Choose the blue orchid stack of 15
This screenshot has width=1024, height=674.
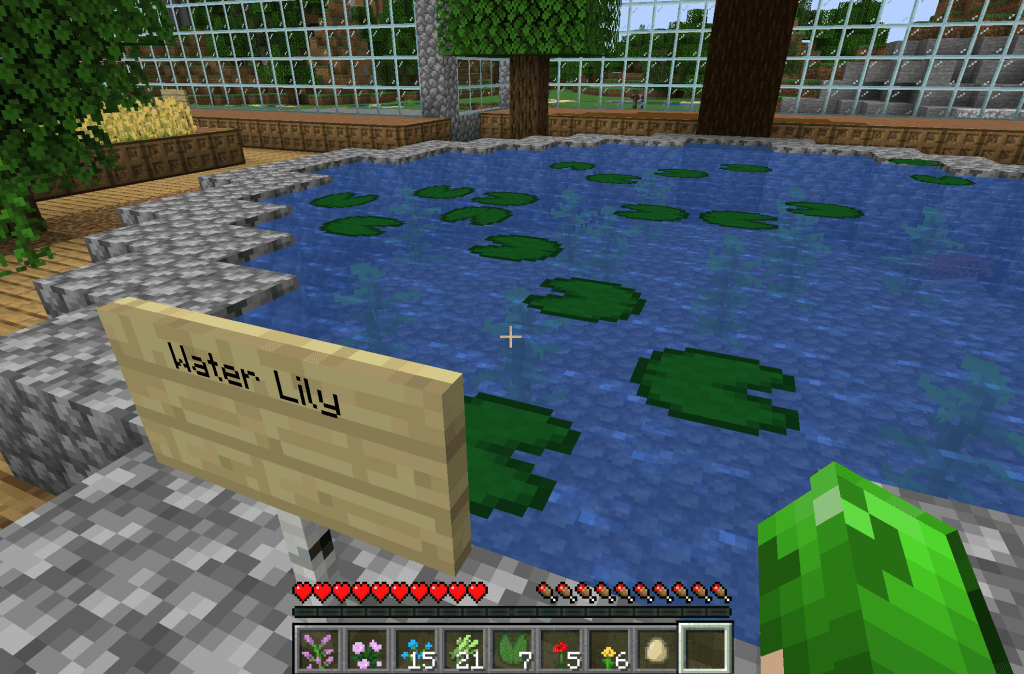(415, 651)
